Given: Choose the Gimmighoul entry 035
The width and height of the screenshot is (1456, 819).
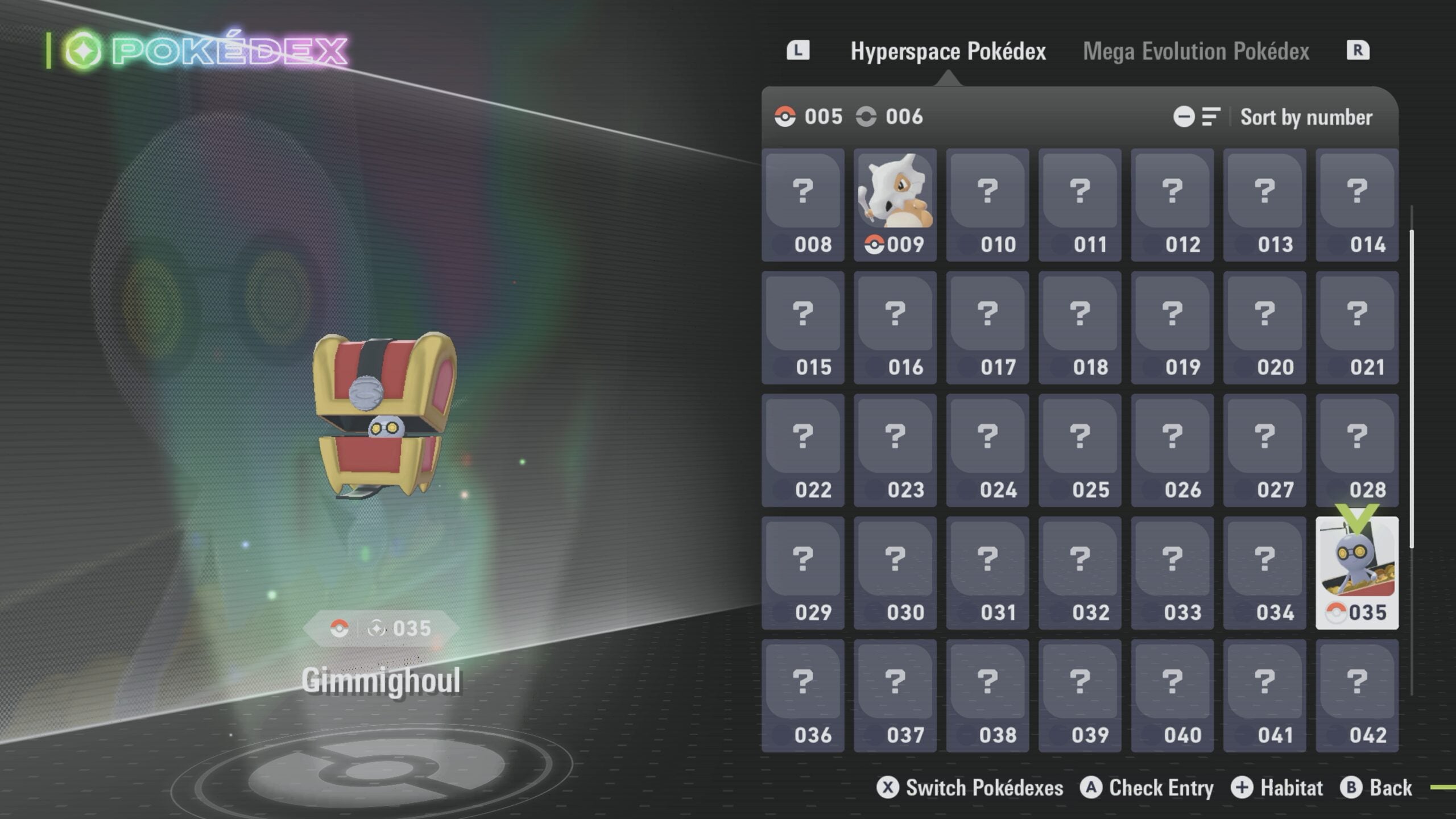Looking at the screenshot, I should point(1356,573).
